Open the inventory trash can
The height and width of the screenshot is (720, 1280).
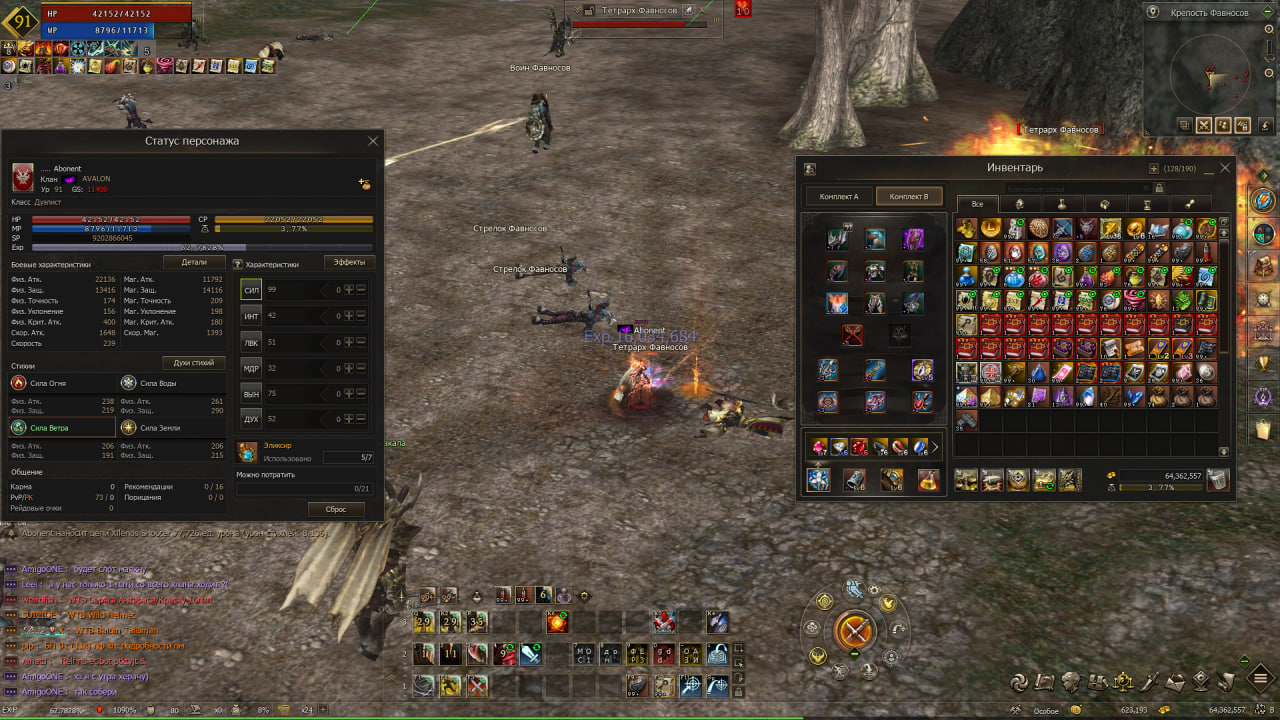point(1217,480)
